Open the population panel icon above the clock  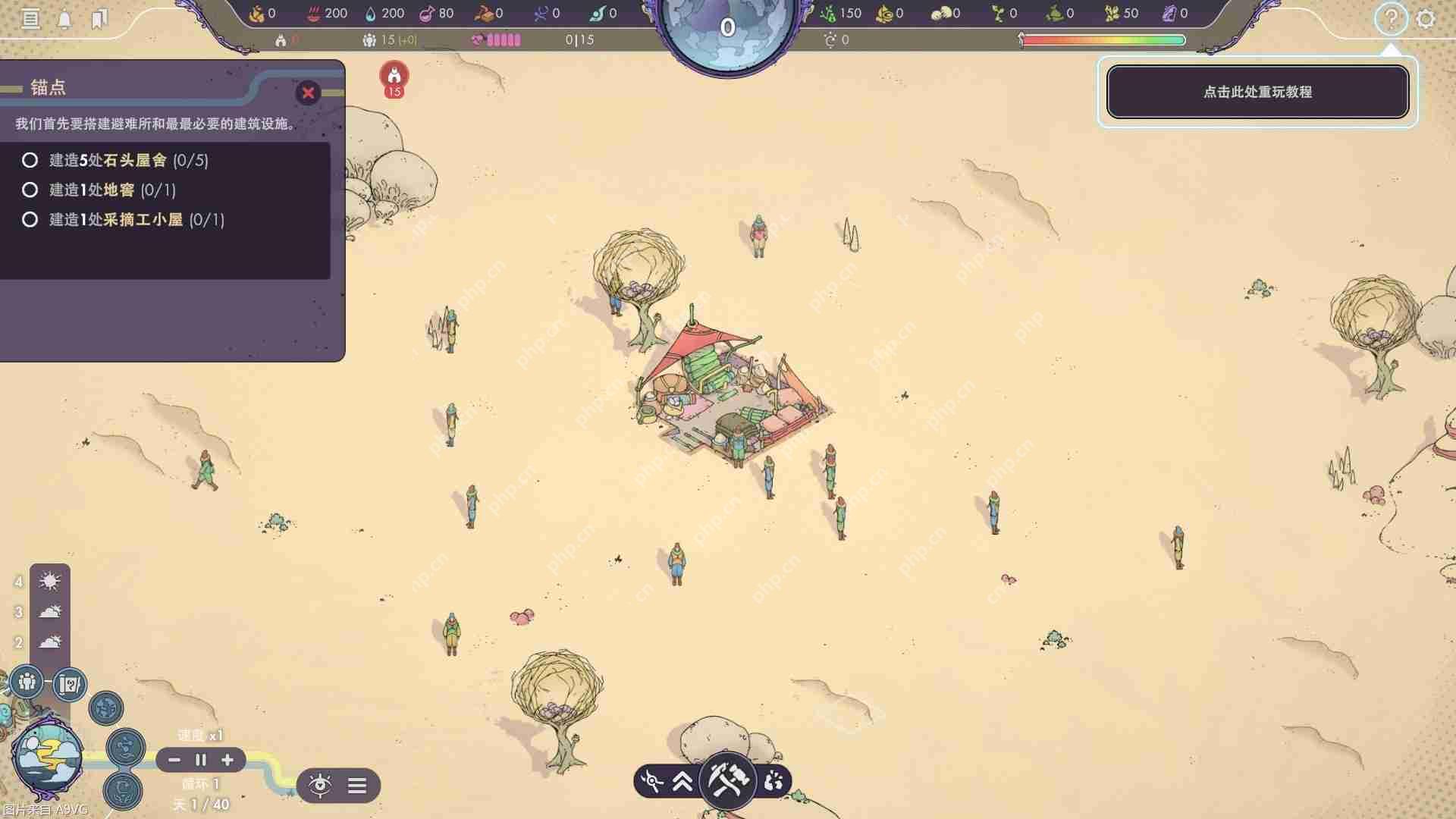tap(28, 683)
